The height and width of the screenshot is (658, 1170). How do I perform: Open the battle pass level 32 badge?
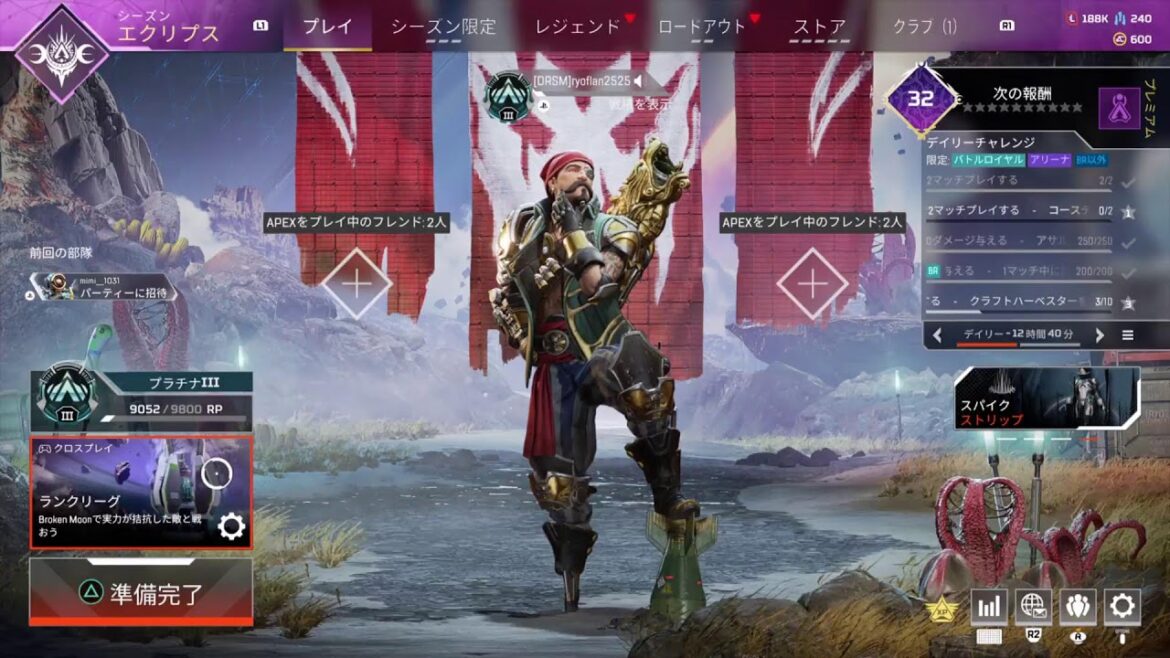pyautogui.click(x=921, y=100)
